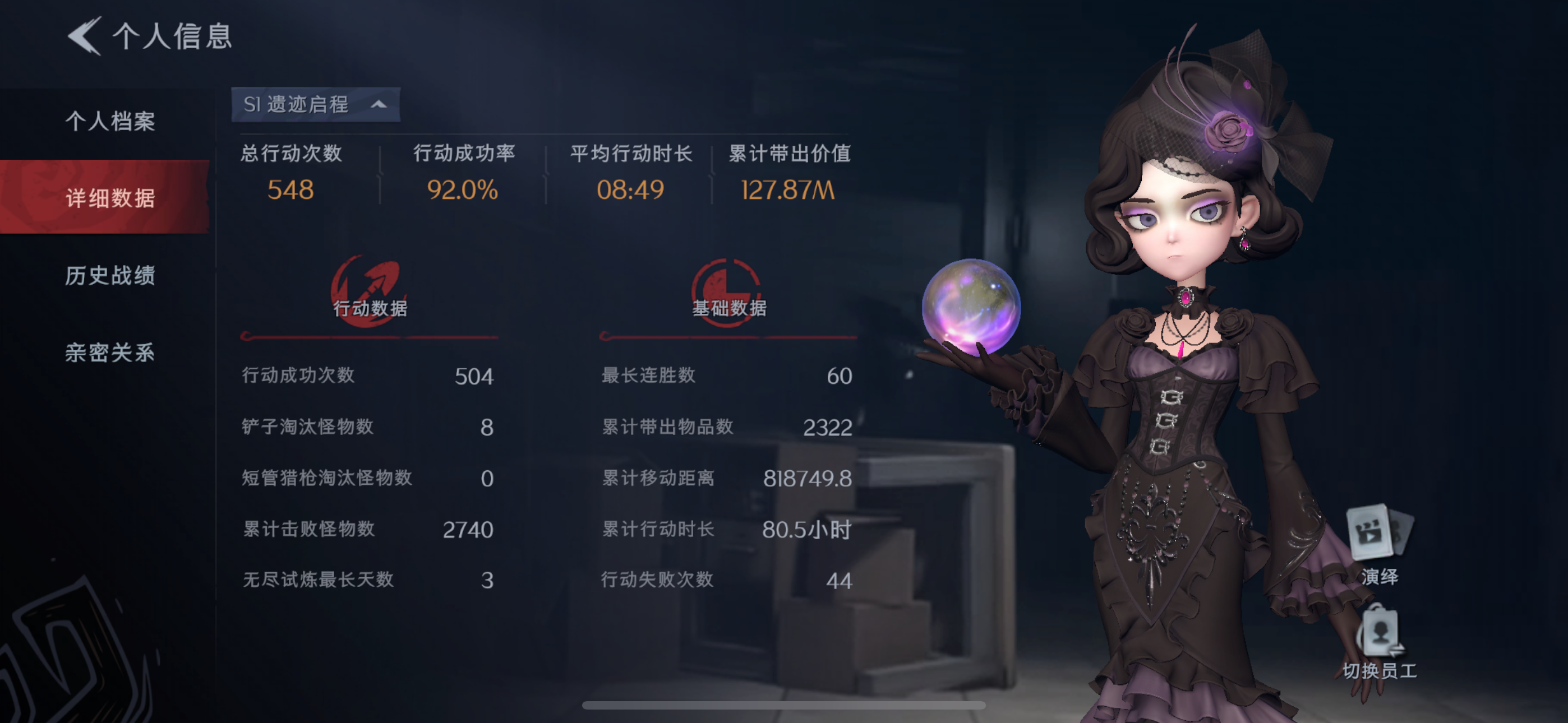Open the 历史战绩 tab
Screen dimensions: 1568x723
[x=110, y=276]
